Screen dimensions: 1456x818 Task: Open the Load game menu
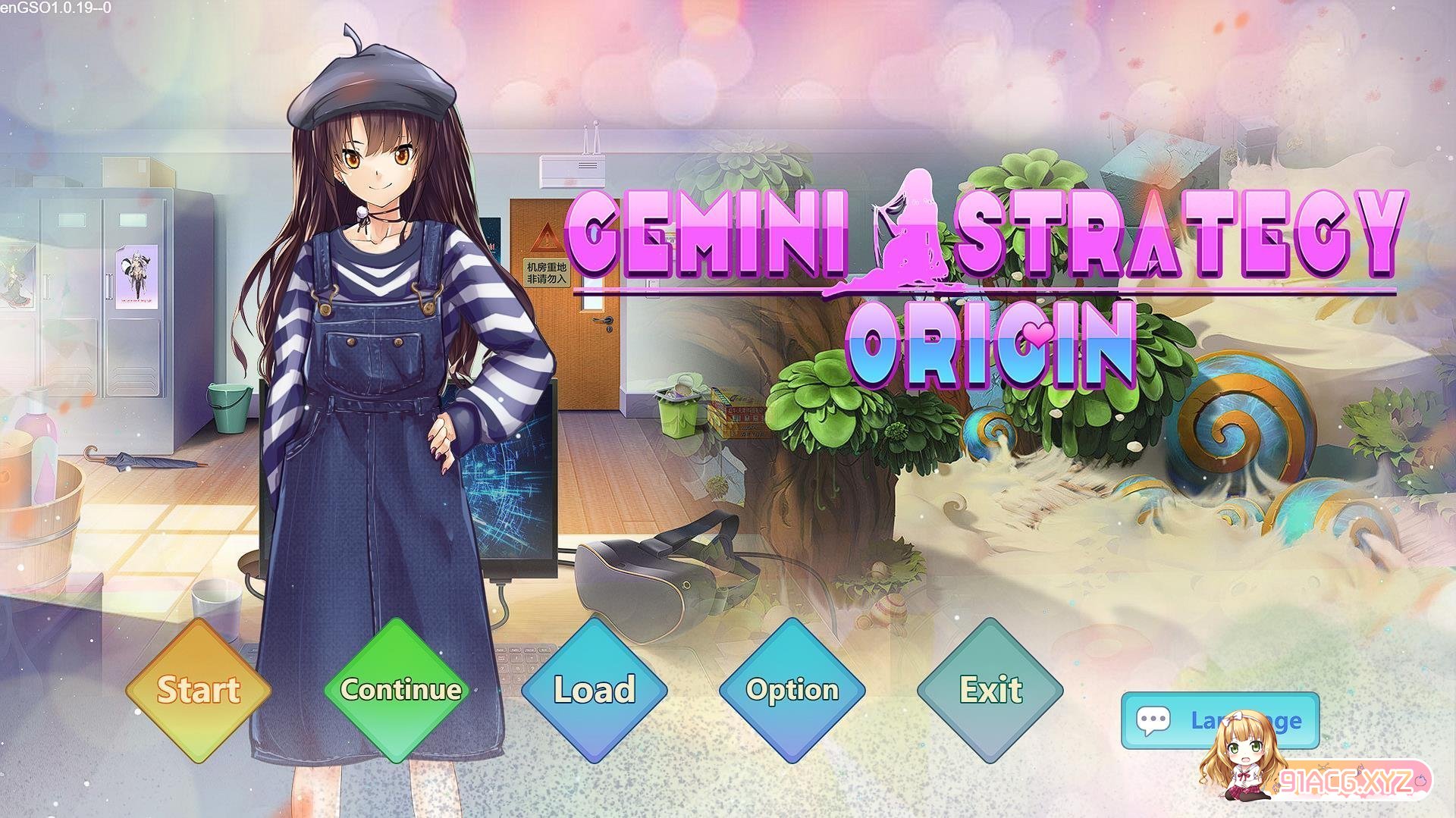pyautogui.click(x=595, y=690)
